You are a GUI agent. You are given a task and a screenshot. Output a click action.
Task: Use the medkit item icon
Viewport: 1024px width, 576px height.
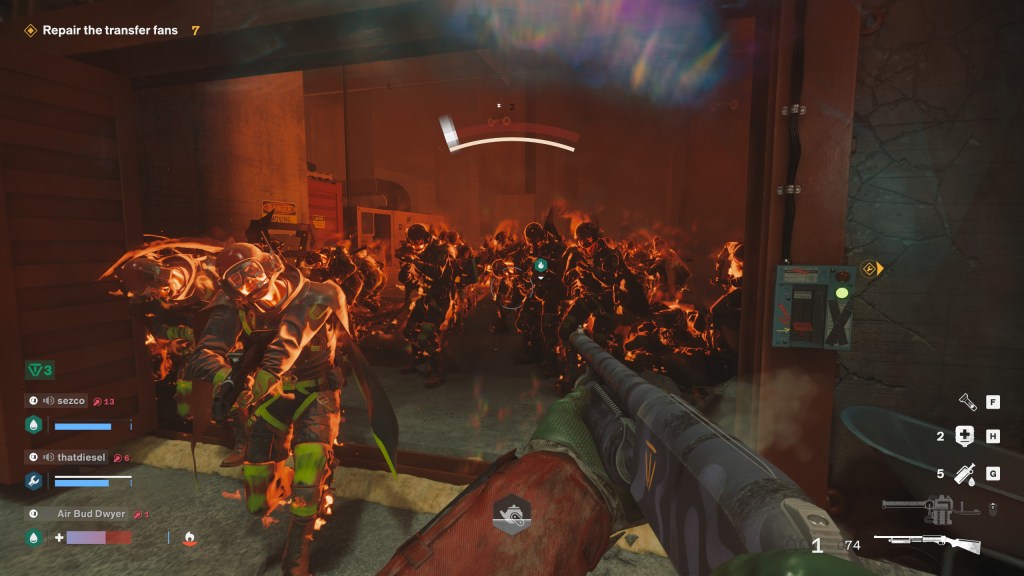(x=965, y=436)
